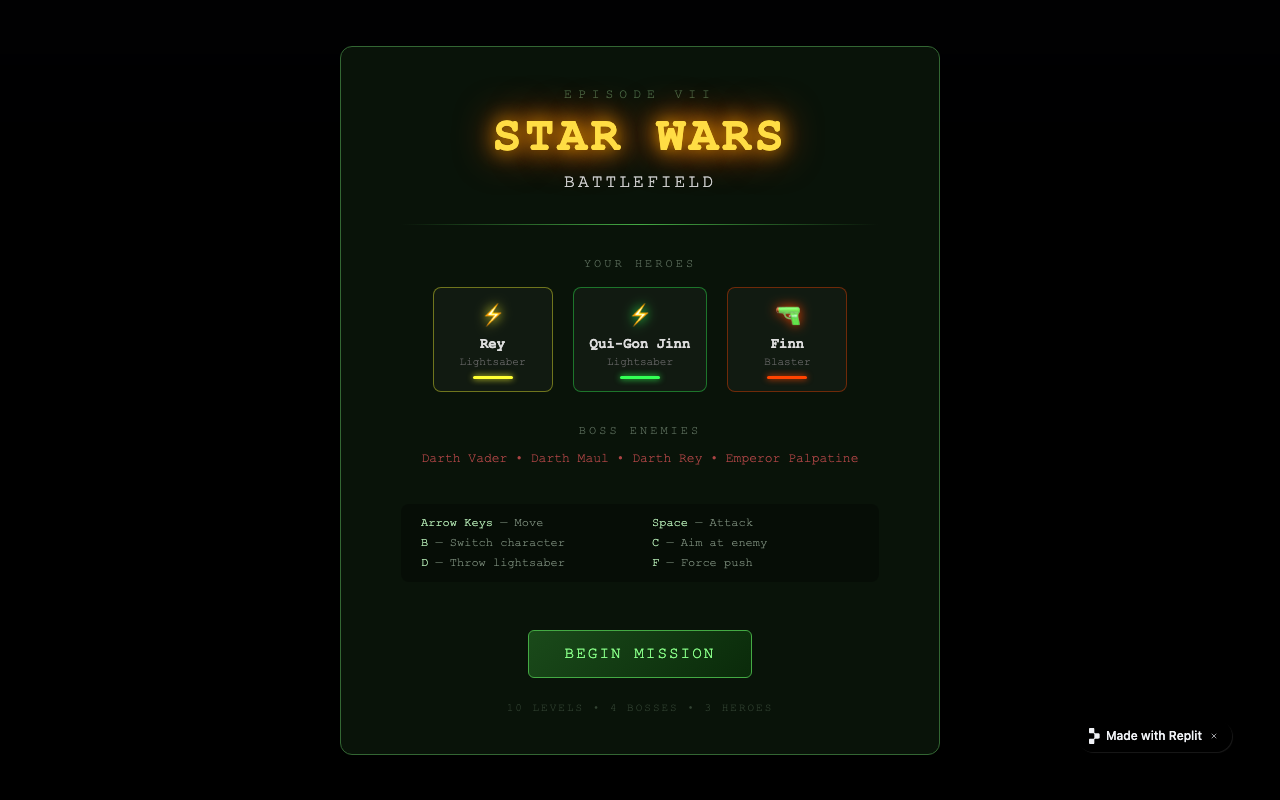Screen dimensions: 1280x800
Task: Click the glowing STAR WARS title
Action: coord(640,135)
